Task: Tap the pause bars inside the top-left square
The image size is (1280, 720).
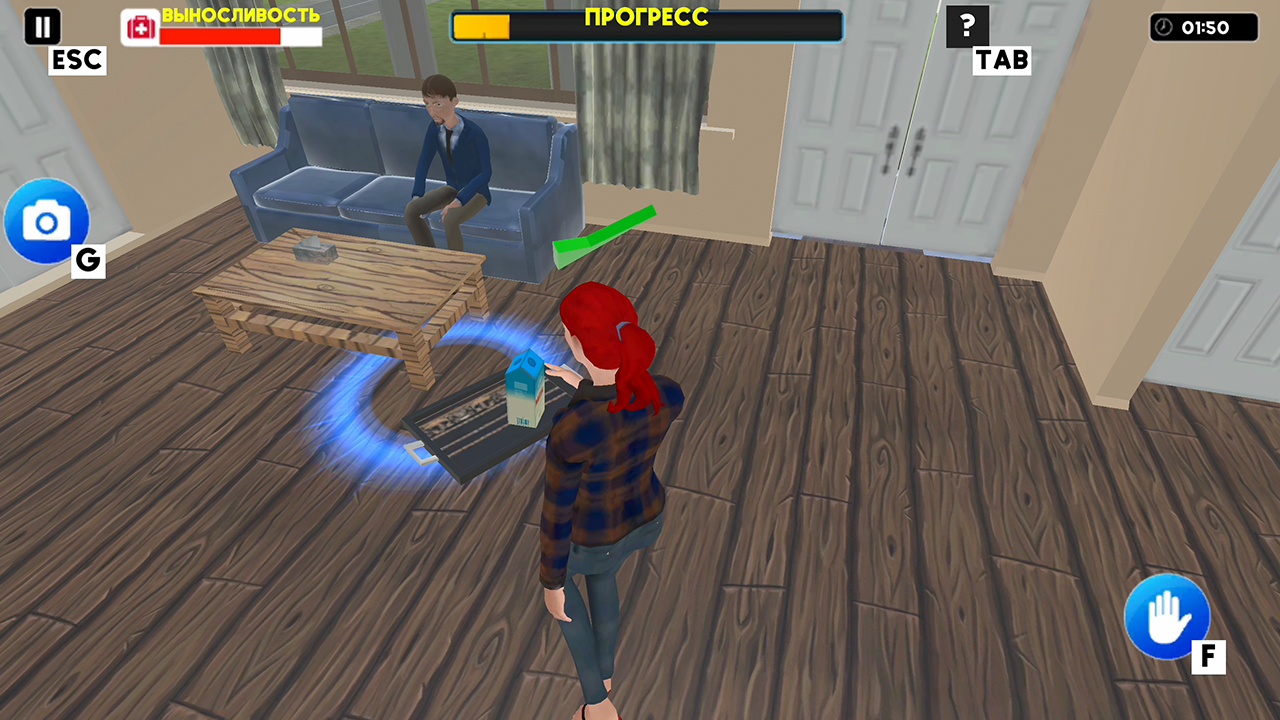Action: pyautogui.click(x=42, y=27)
